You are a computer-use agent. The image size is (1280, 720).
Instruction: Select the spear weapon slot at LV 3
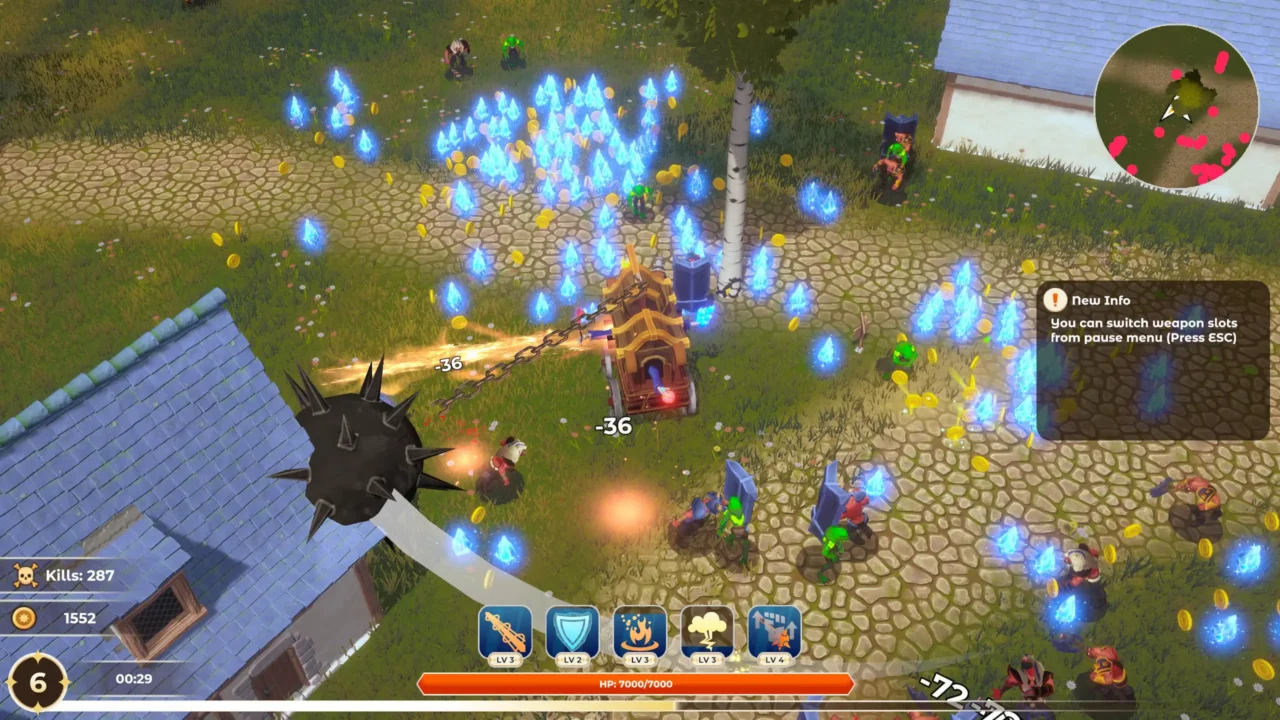coord(504,631)
